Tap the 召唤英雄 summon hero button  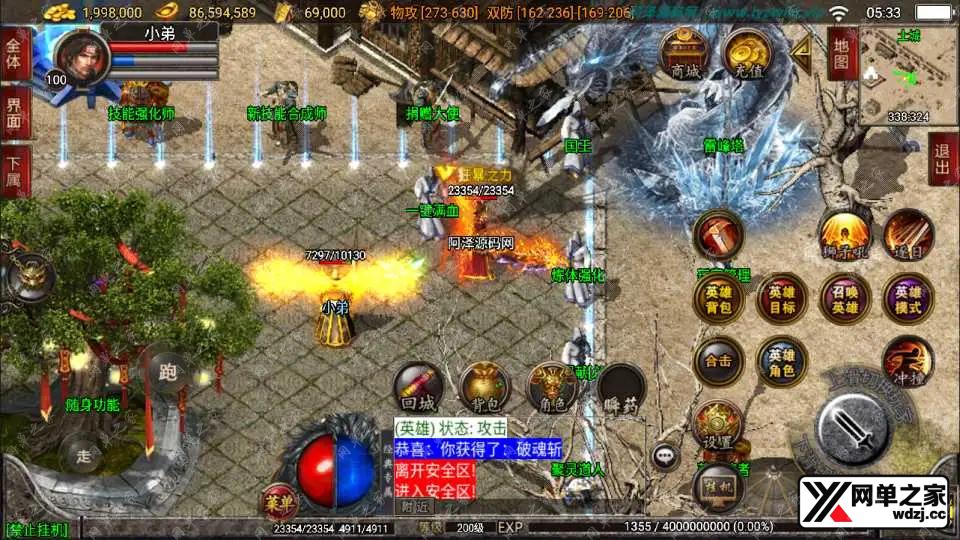click(845, 300)
